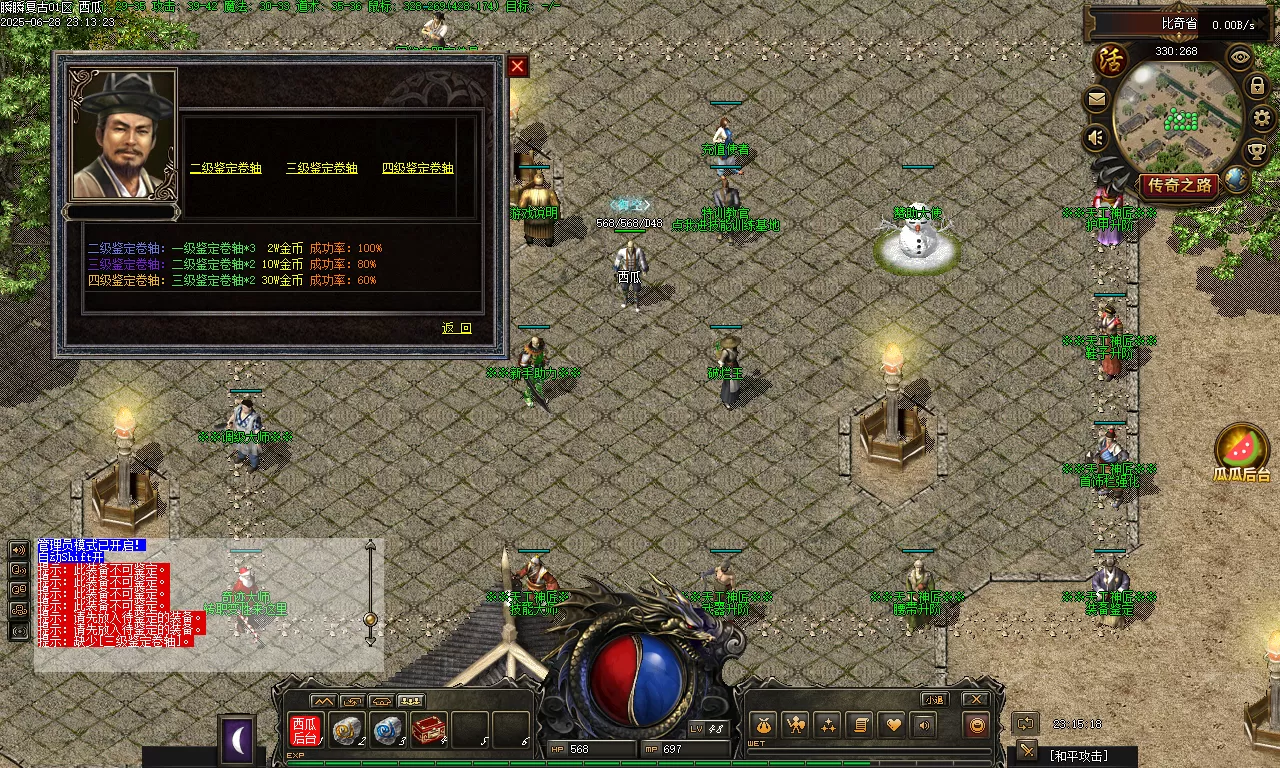Open the circular minimap
The image size is (1280, 768).
tap(1177, 110)
